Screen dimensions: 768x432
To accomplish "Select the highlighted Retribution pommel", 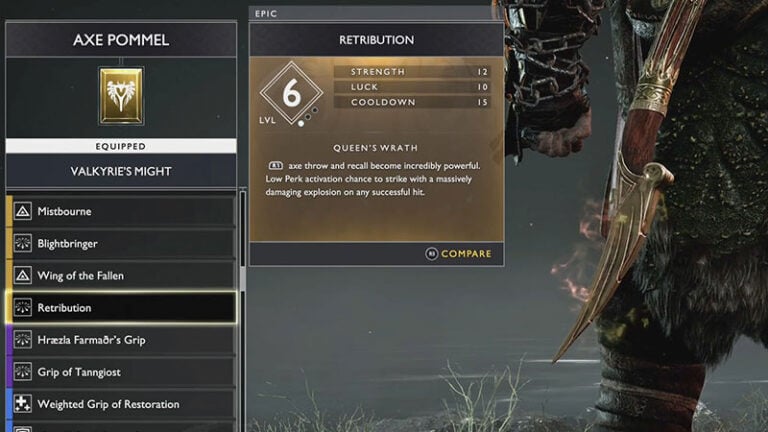I will [x=120, y=307].
